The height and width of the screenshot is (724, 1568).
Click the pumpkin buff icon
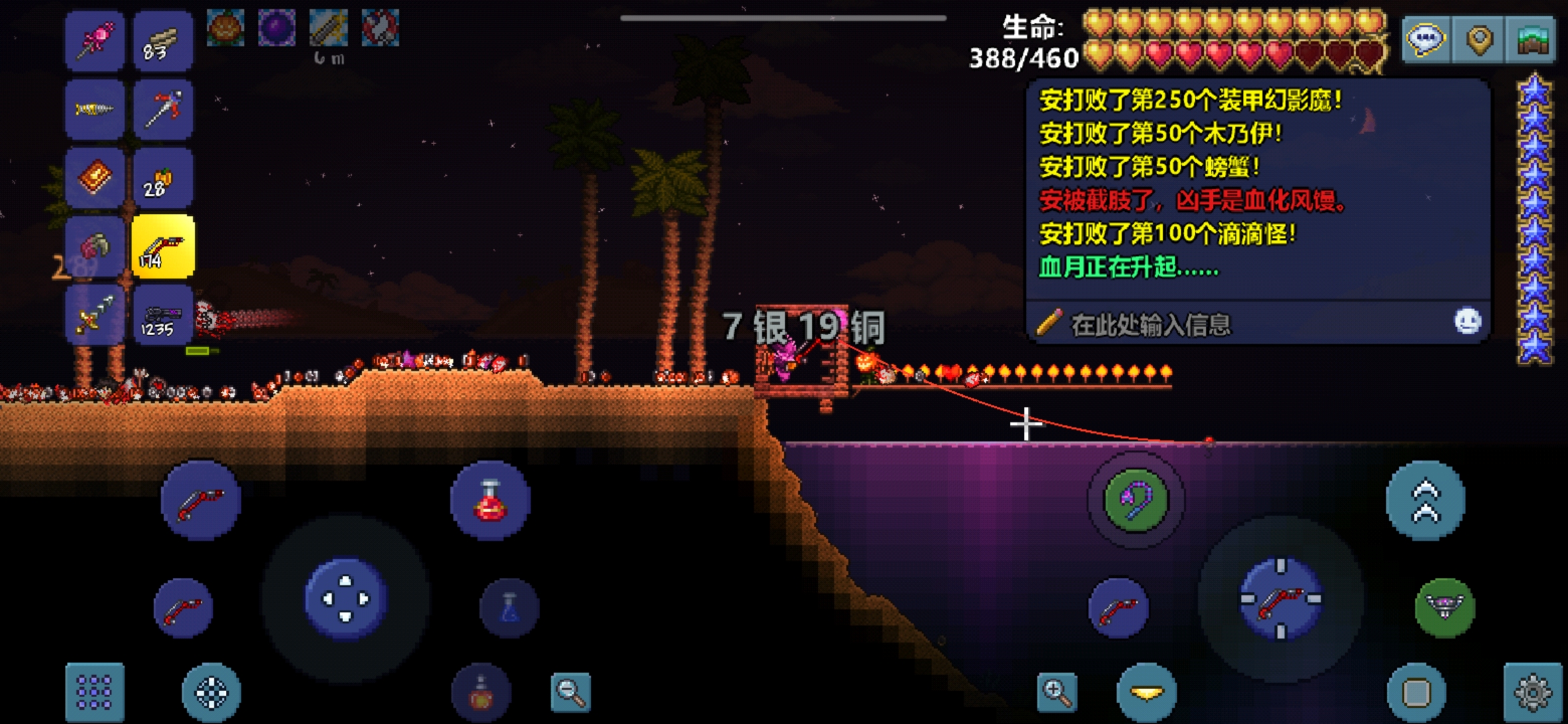[225, 28]
